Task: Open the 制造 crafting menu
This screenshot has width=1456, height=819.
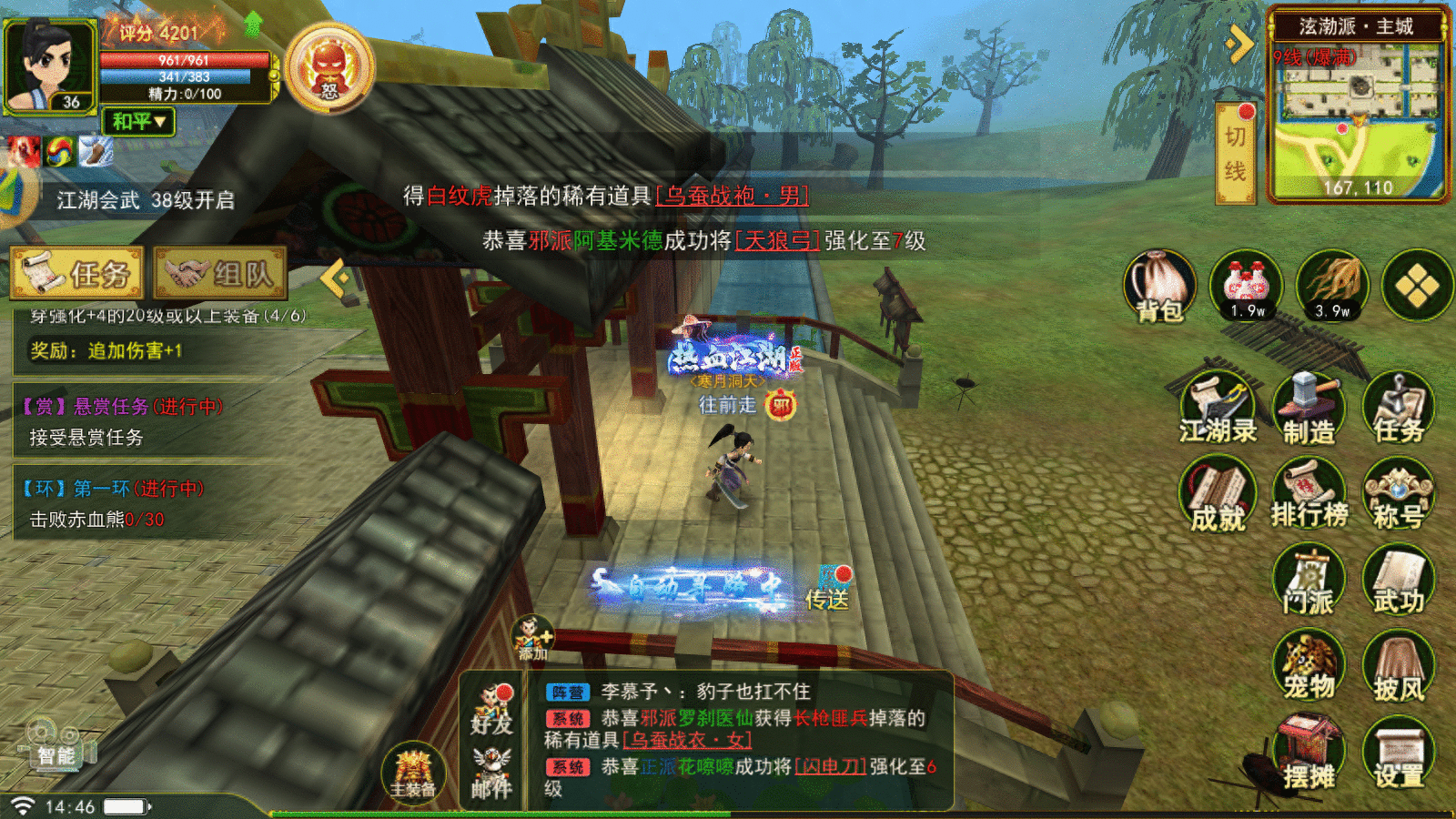Action: pyautogui.click(x=1309, y=409)
